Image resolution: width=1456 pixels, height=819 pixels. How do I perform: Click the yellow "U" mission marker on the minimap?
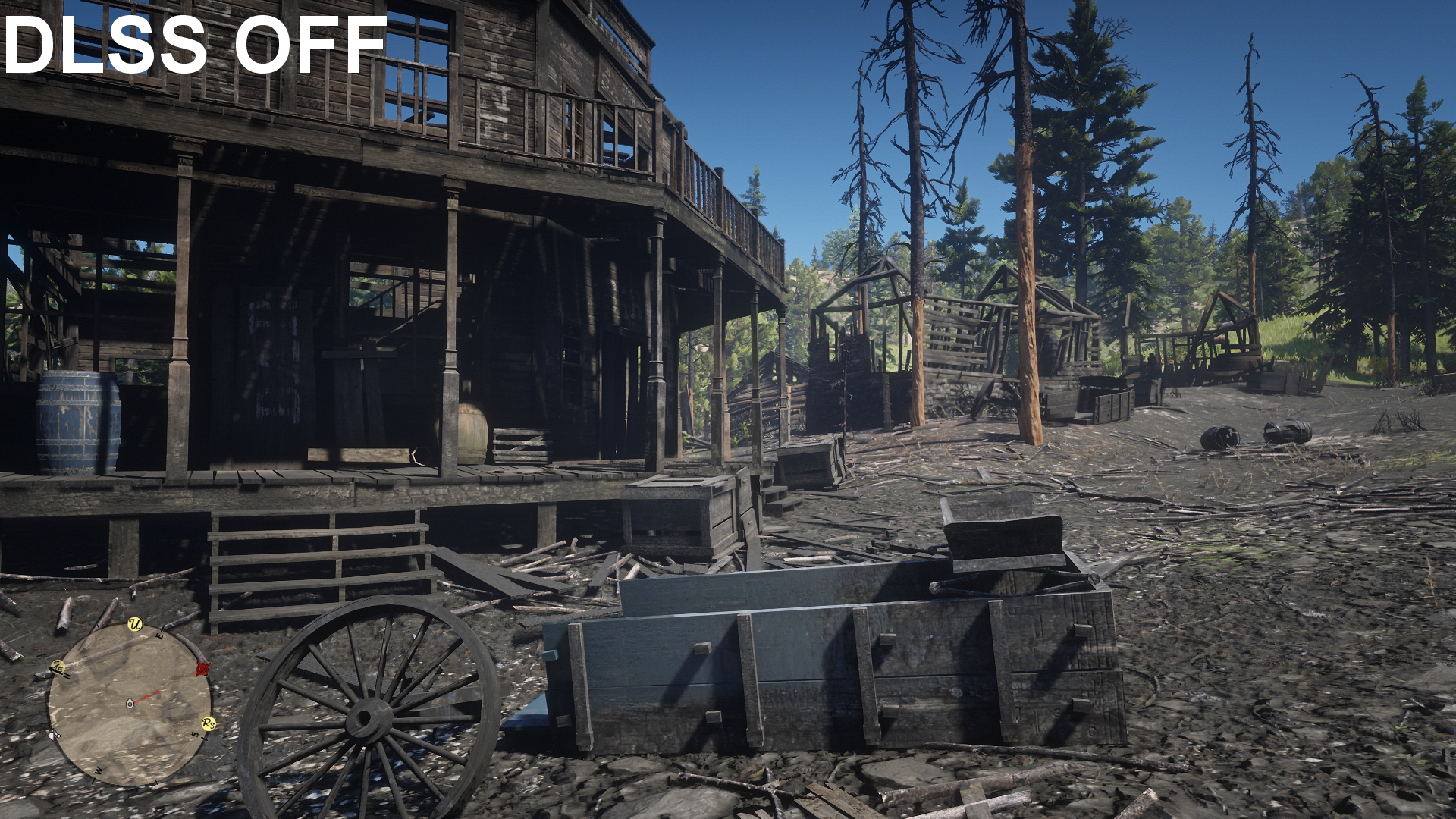(133, 623)
